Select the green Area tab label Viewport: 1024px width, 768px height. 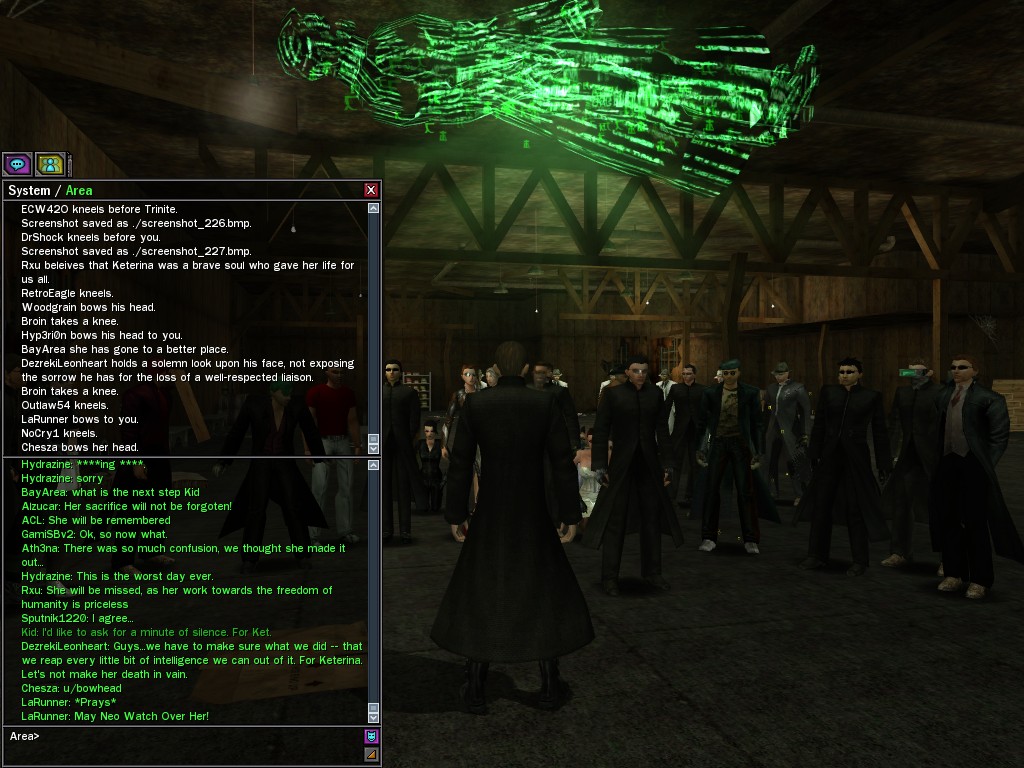(x=79, y=190)
